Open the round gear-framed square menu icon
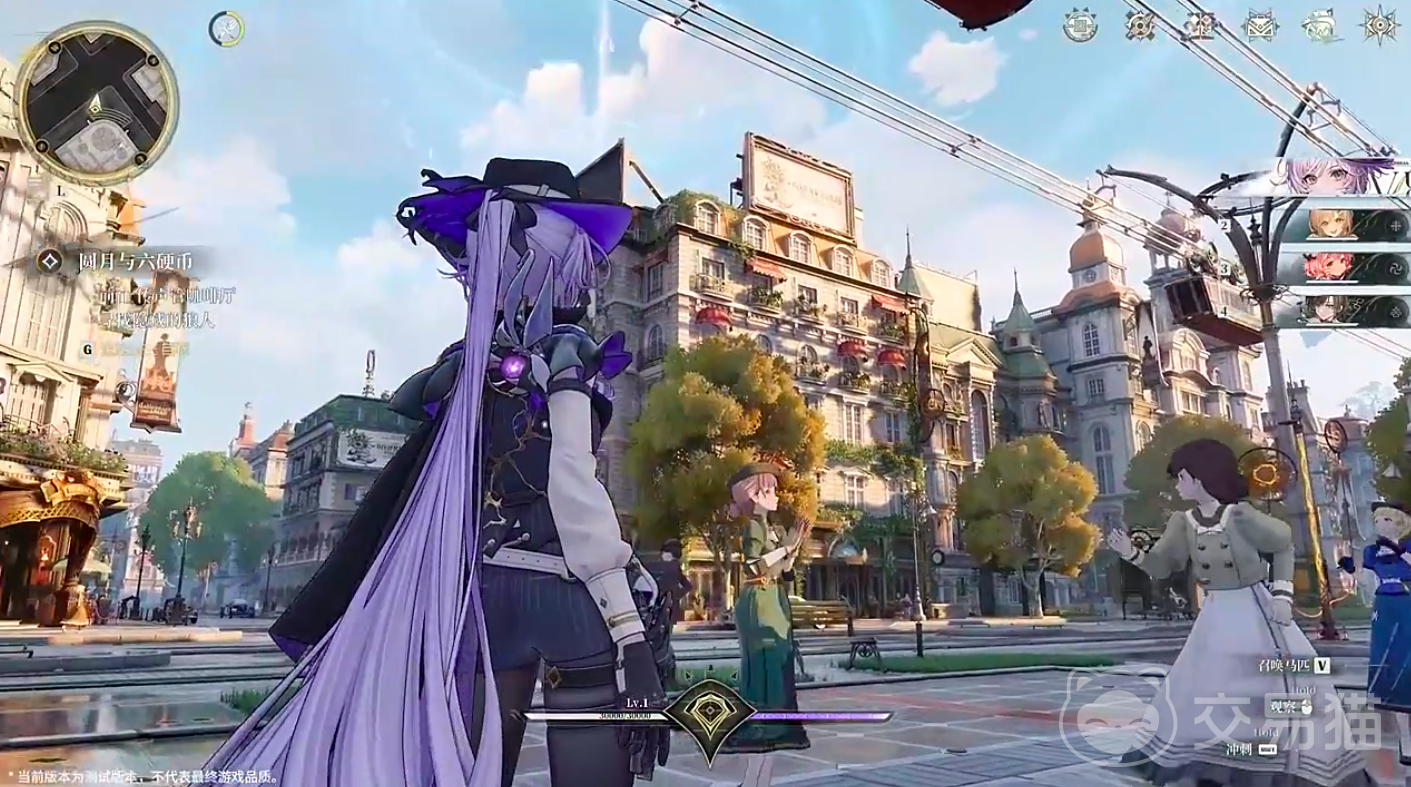Viewport: 1411px width, 787px height. click(1079, 26)
